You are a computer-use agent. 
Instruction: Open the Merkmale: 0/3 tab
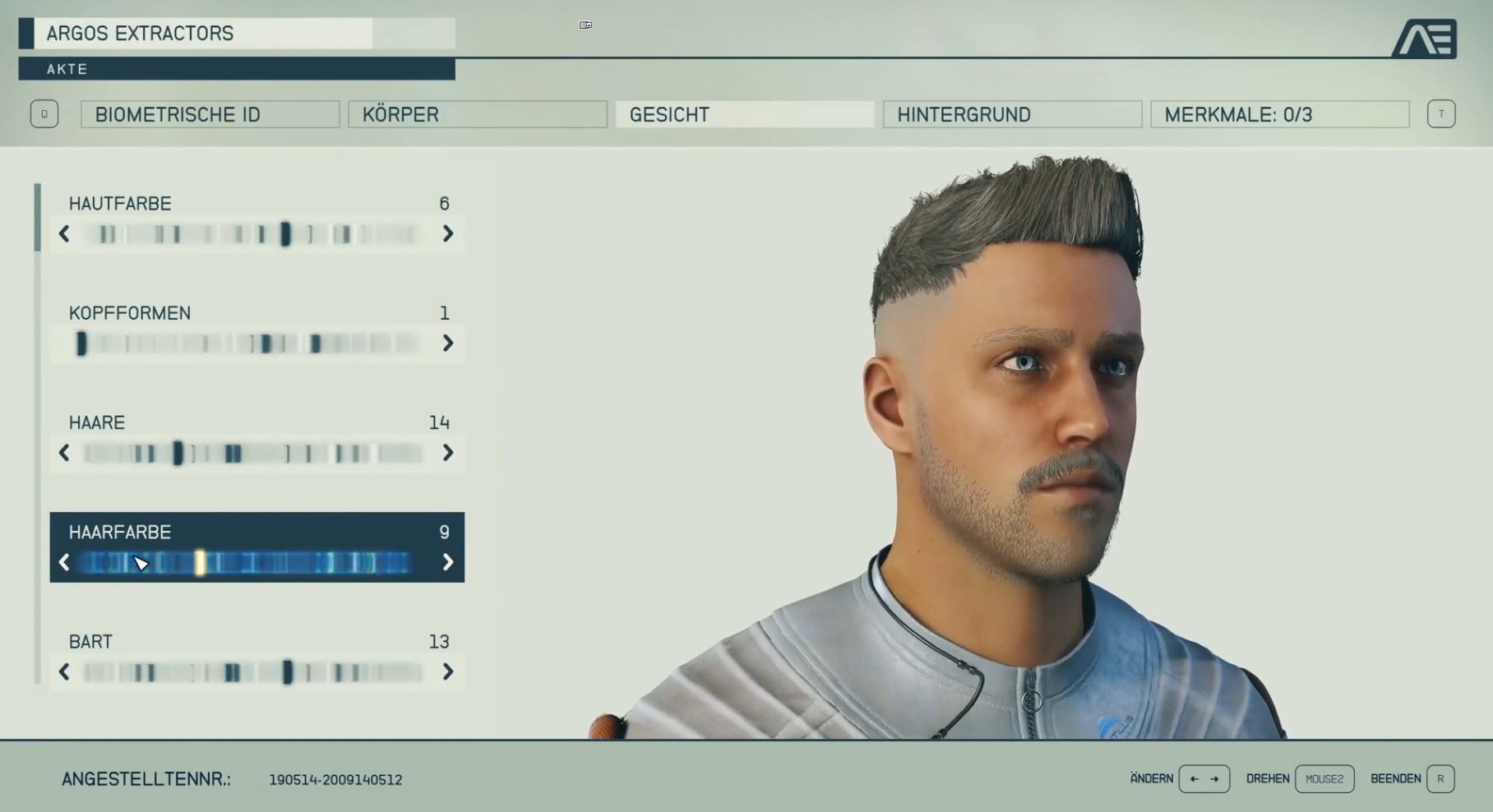click(x=1279, y=114)
